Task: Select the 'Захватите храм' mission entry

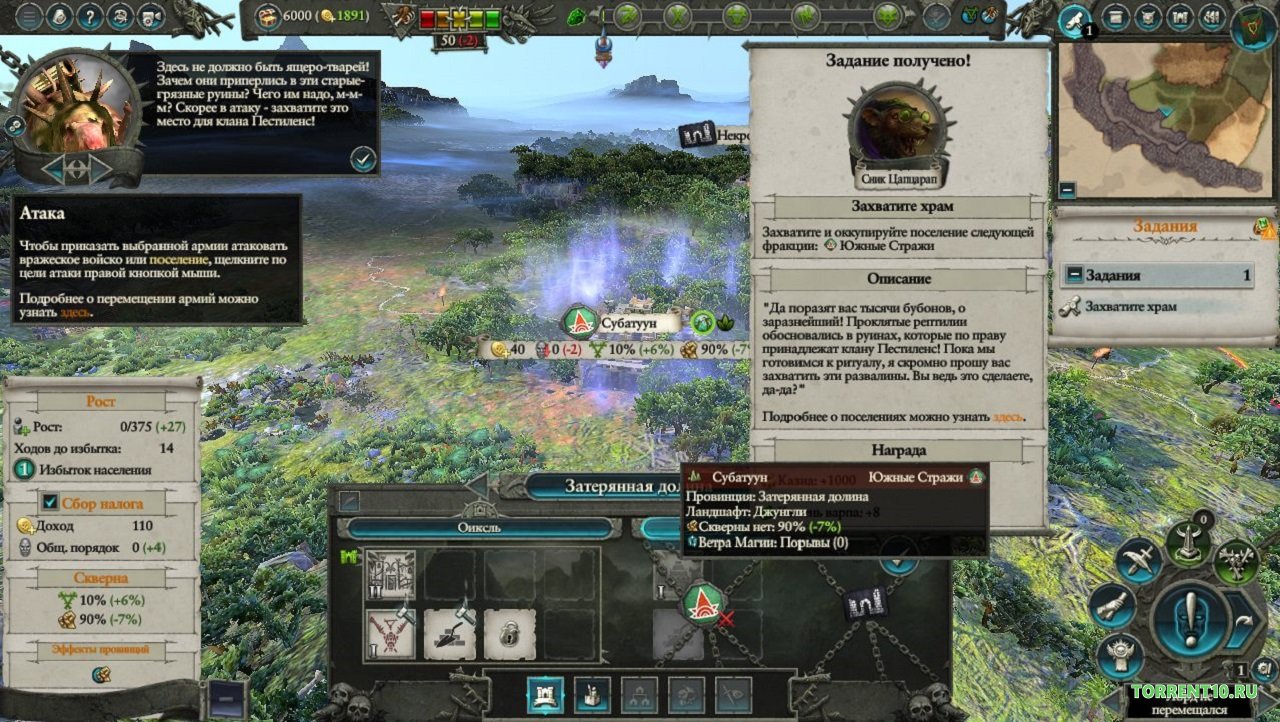Action: pyautogui.click(x=1130, y=307)
